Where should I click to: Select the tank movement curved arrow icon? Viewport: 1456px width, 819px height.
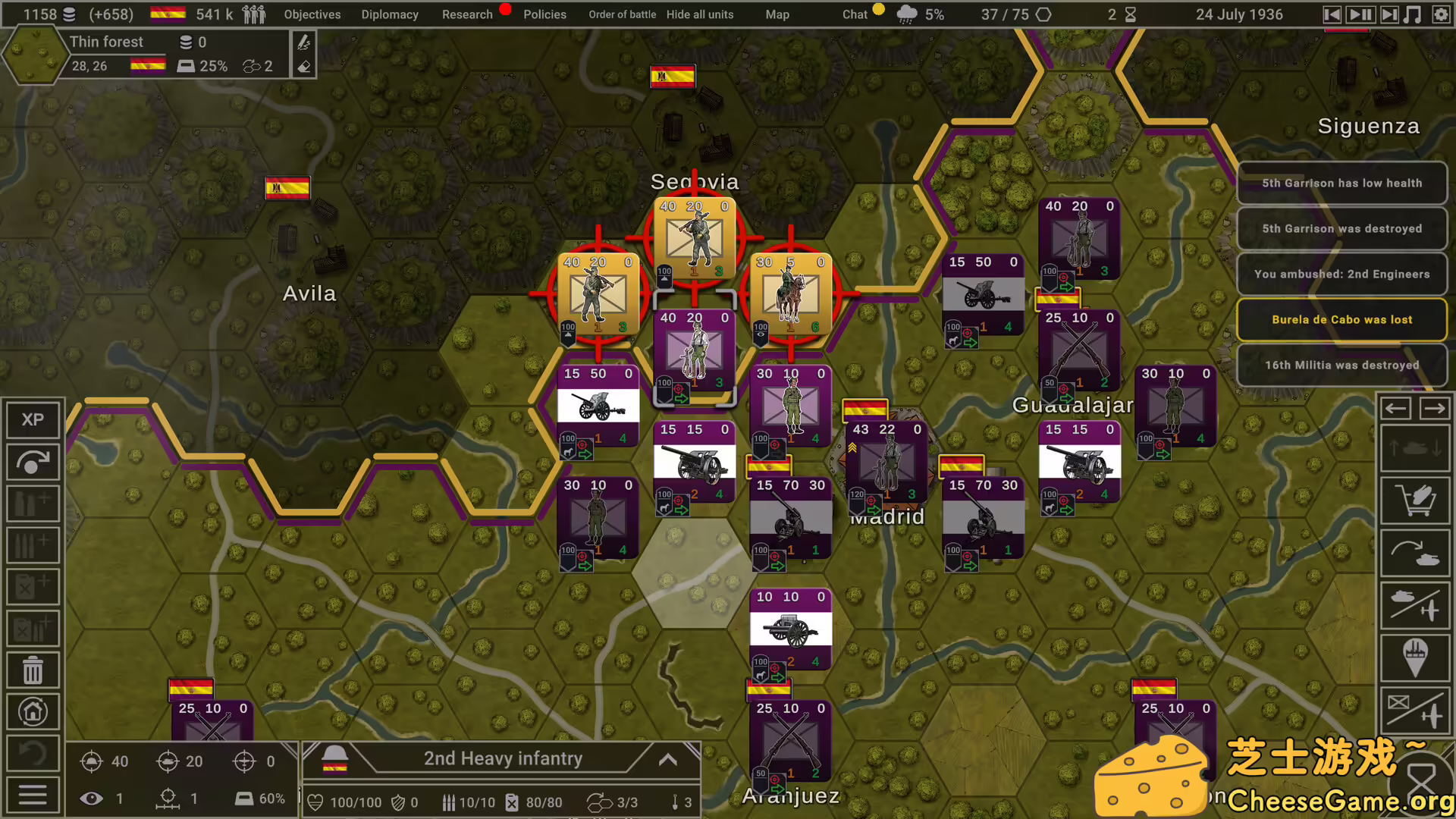(1415, 553)
